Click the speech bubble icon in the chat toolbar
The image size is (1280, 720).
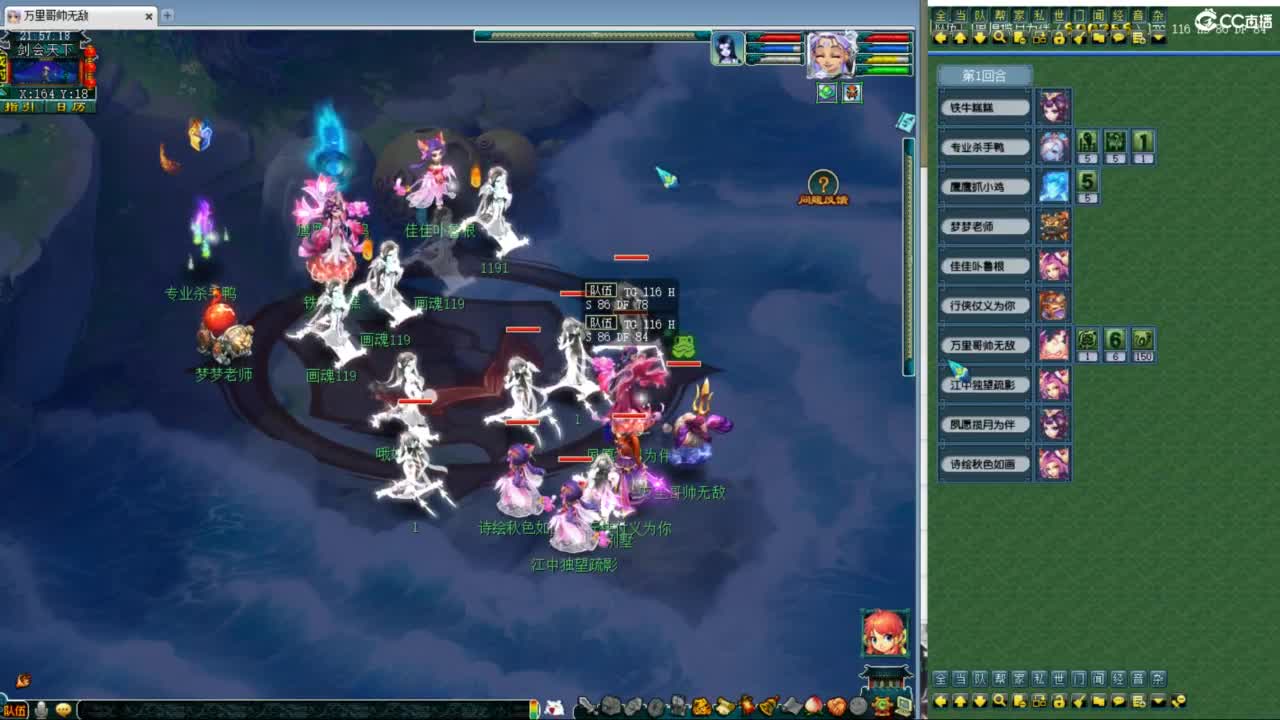(1118, 38)
